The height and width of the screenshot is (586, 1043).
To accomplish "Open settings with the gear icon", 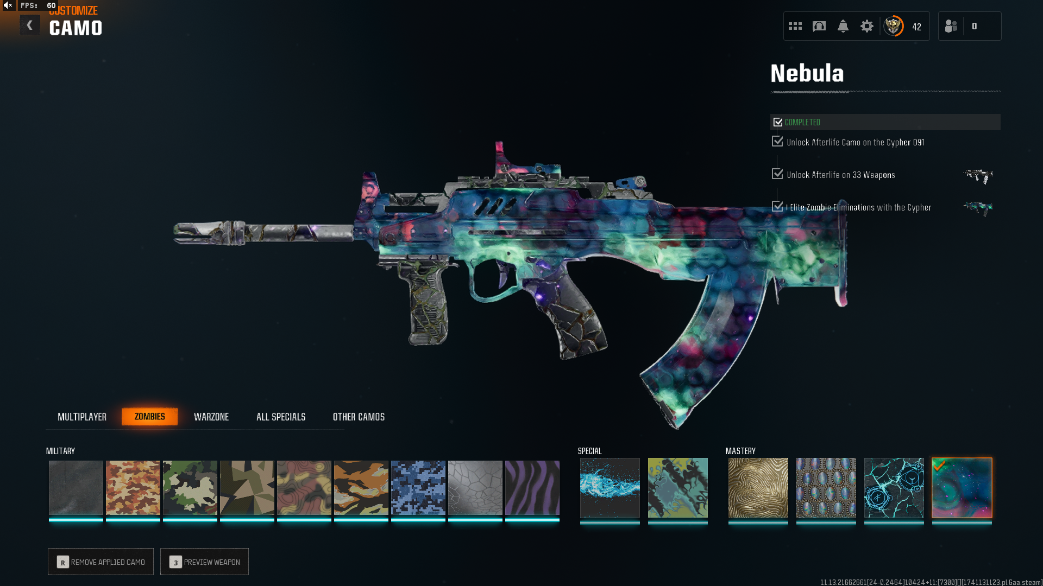I will 867,26.
